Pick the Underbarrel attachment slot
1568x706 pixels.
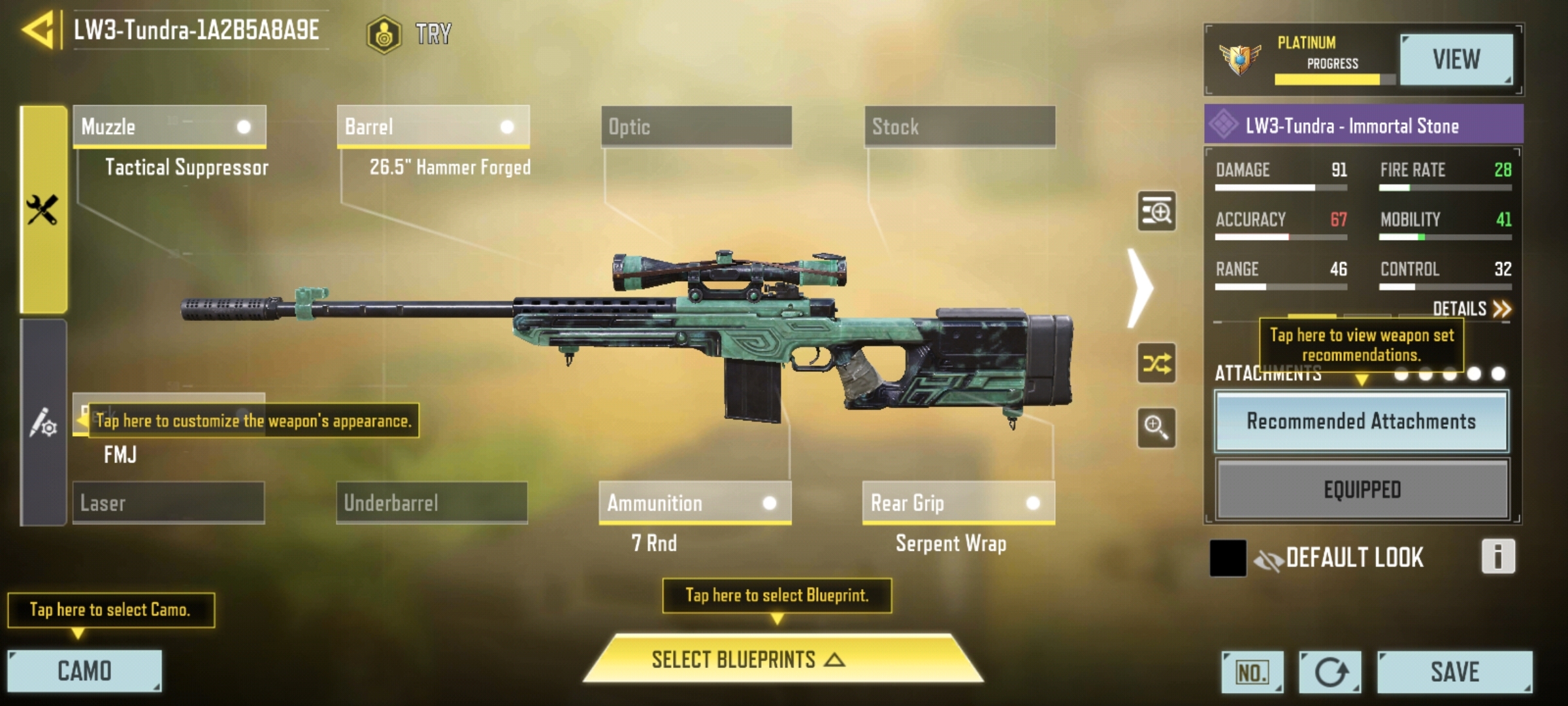(432, 503)
